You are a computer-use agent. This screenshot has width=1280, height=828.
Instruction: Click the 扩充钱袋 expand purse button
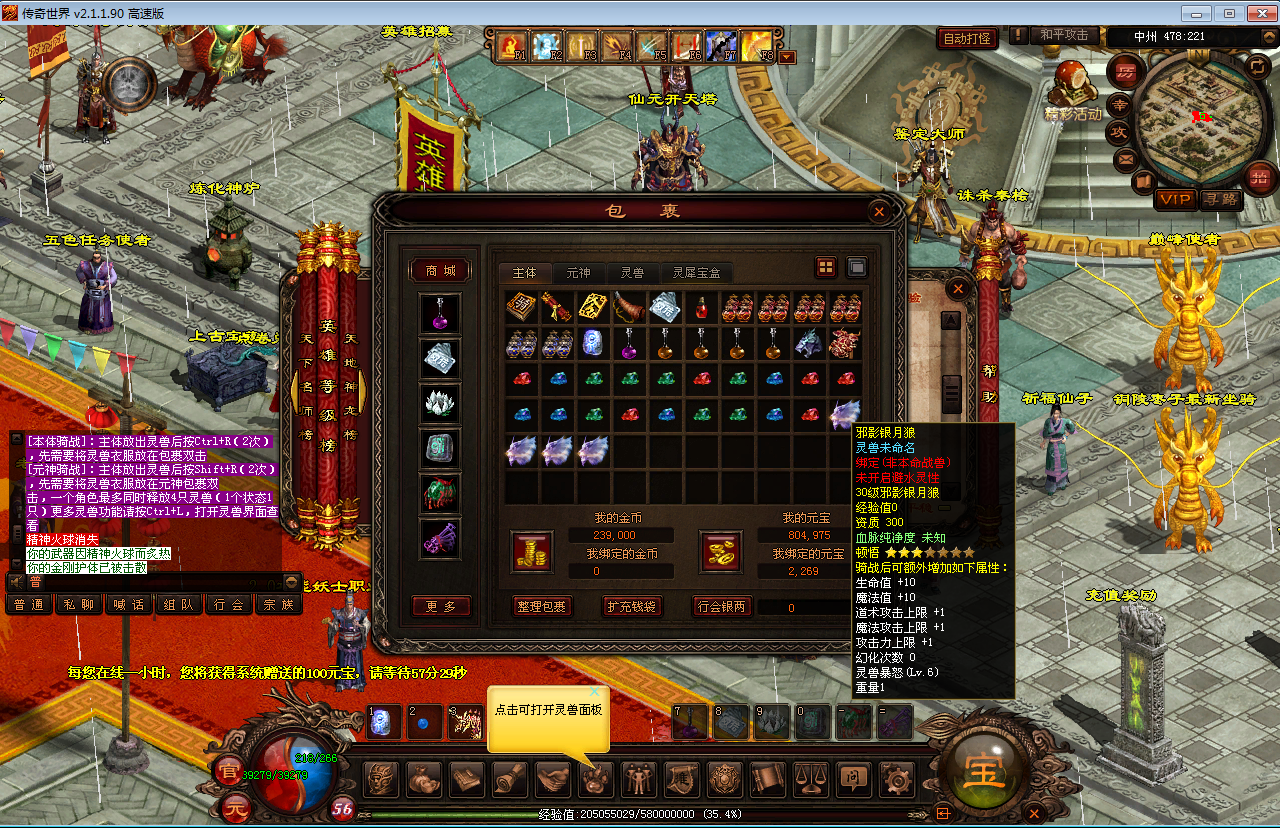click(633, 606)
